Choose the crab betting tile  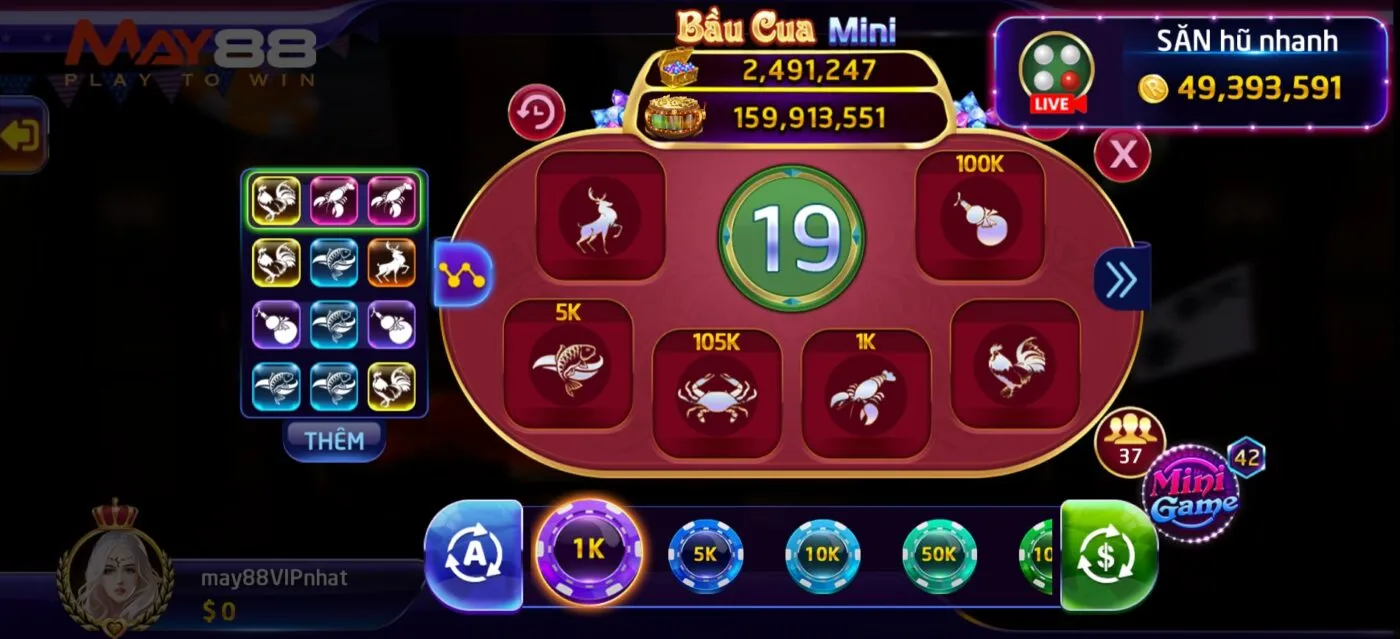716,393
